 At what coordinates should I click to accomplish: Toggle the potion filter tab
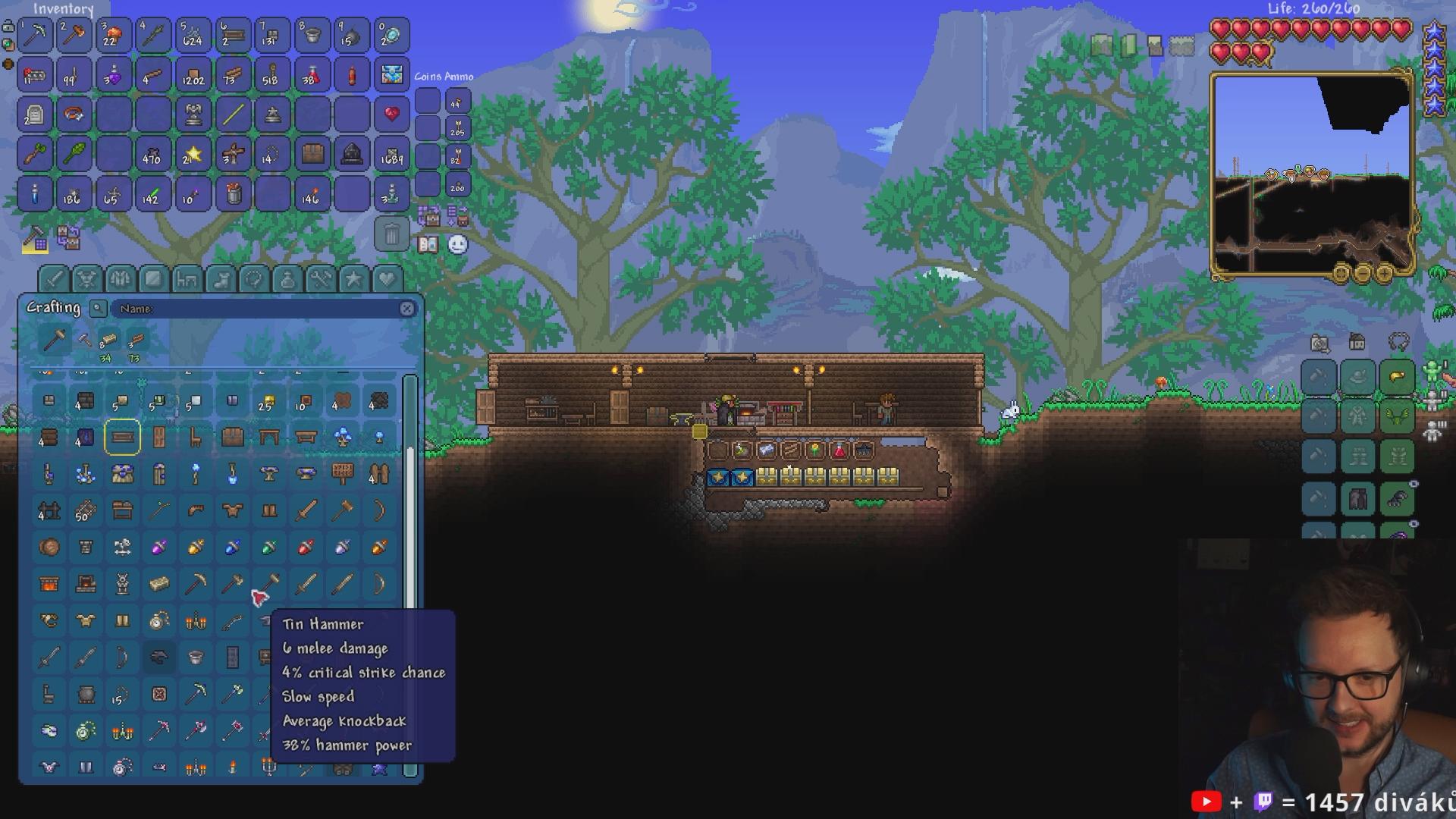[287, 279]
